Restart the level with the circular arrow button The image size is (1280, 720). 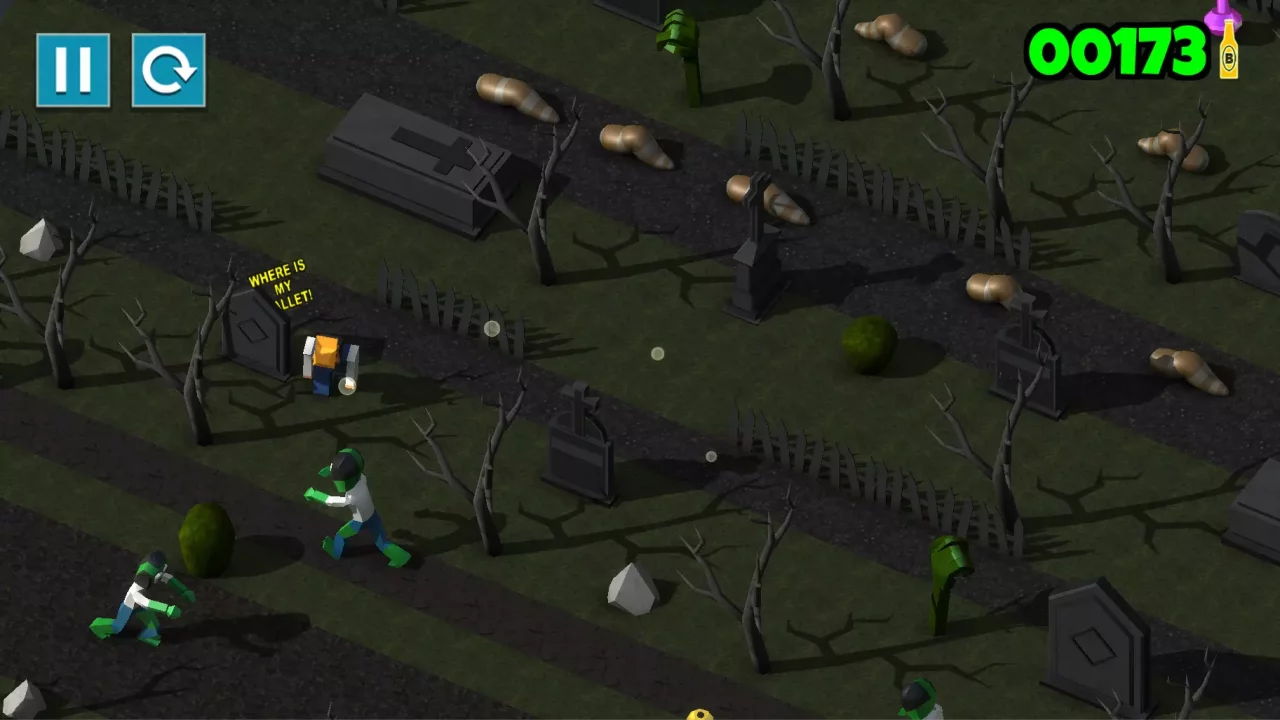pos(168,70)
